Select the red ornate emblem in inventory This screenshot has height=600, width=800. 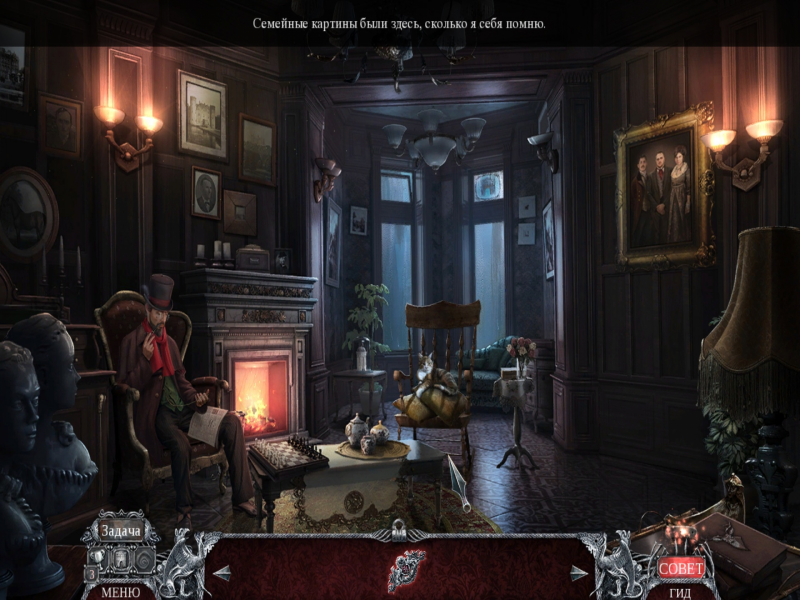pos(406,571)
